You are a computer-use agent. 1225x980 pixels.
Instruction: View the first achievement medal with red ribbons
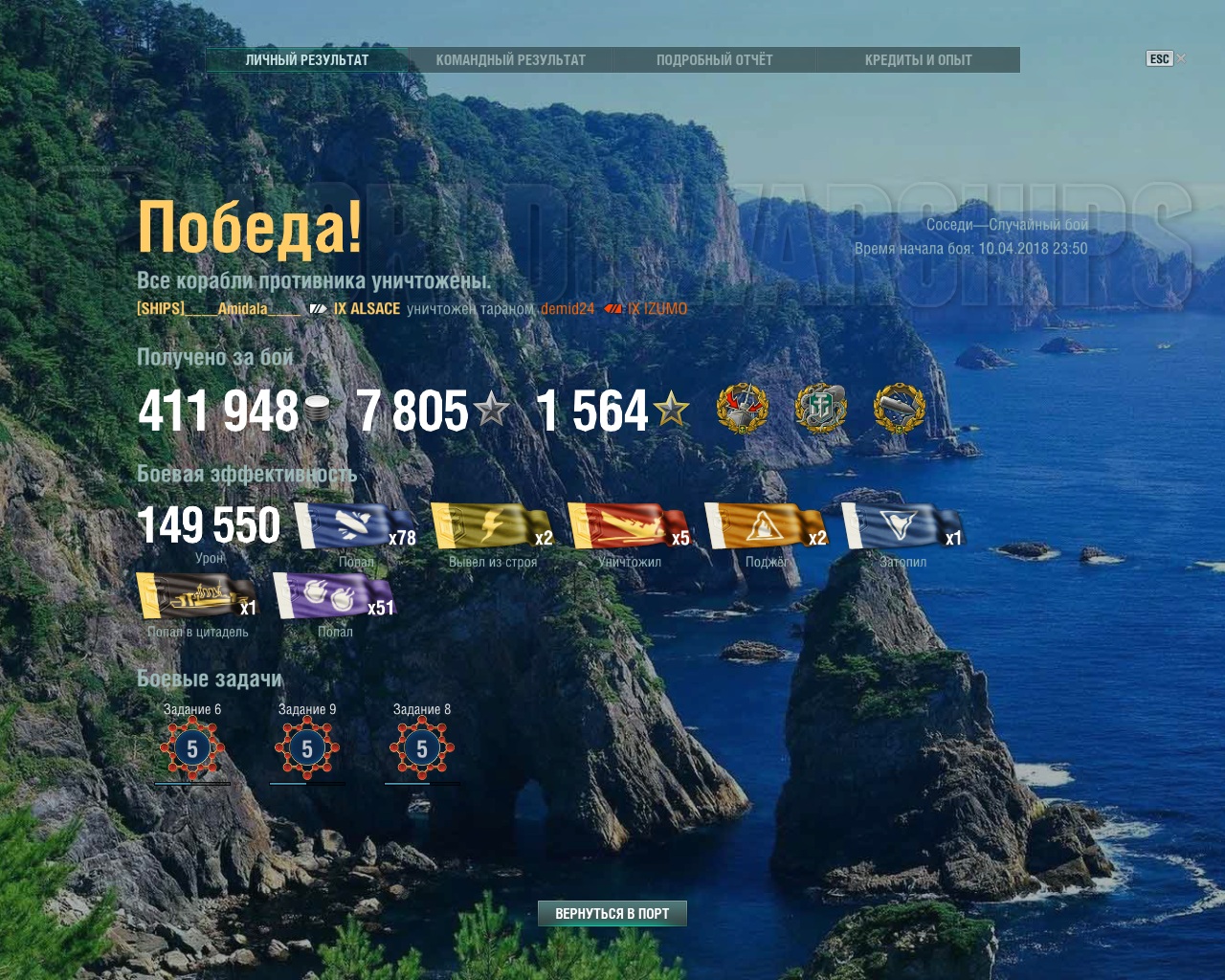point(743,409)
